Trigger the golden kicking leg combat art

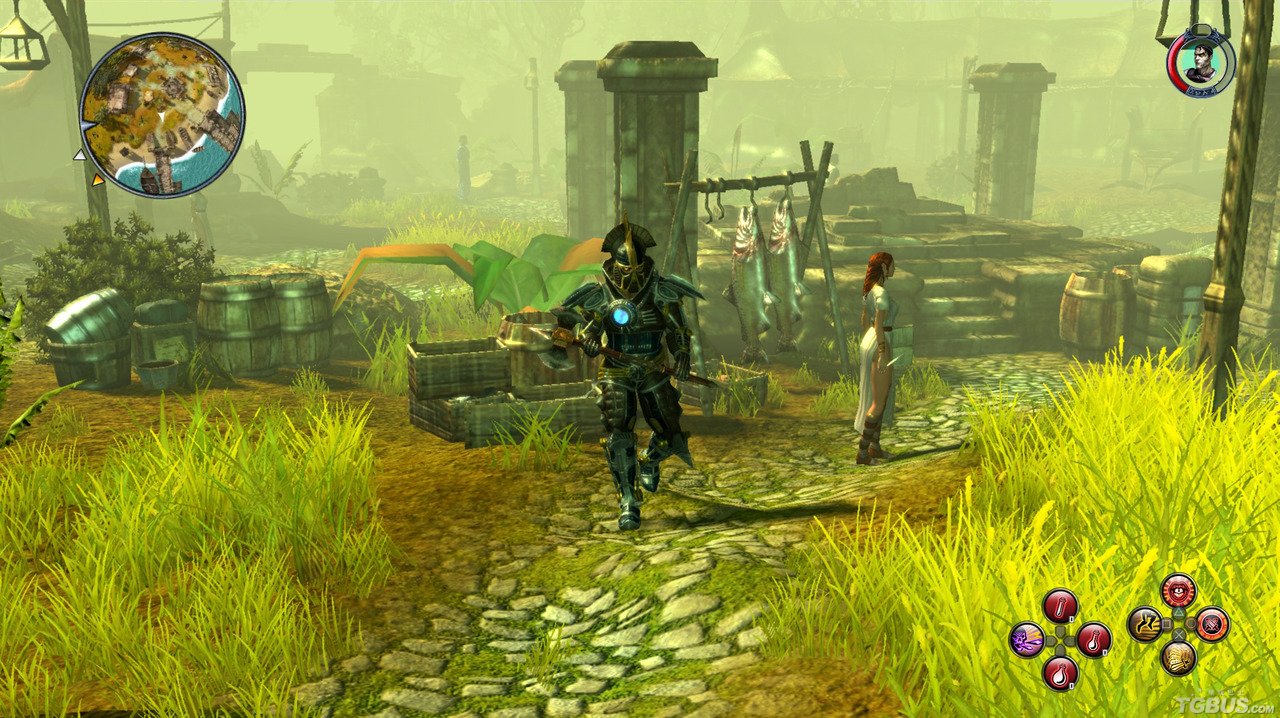pos(1145,624)
